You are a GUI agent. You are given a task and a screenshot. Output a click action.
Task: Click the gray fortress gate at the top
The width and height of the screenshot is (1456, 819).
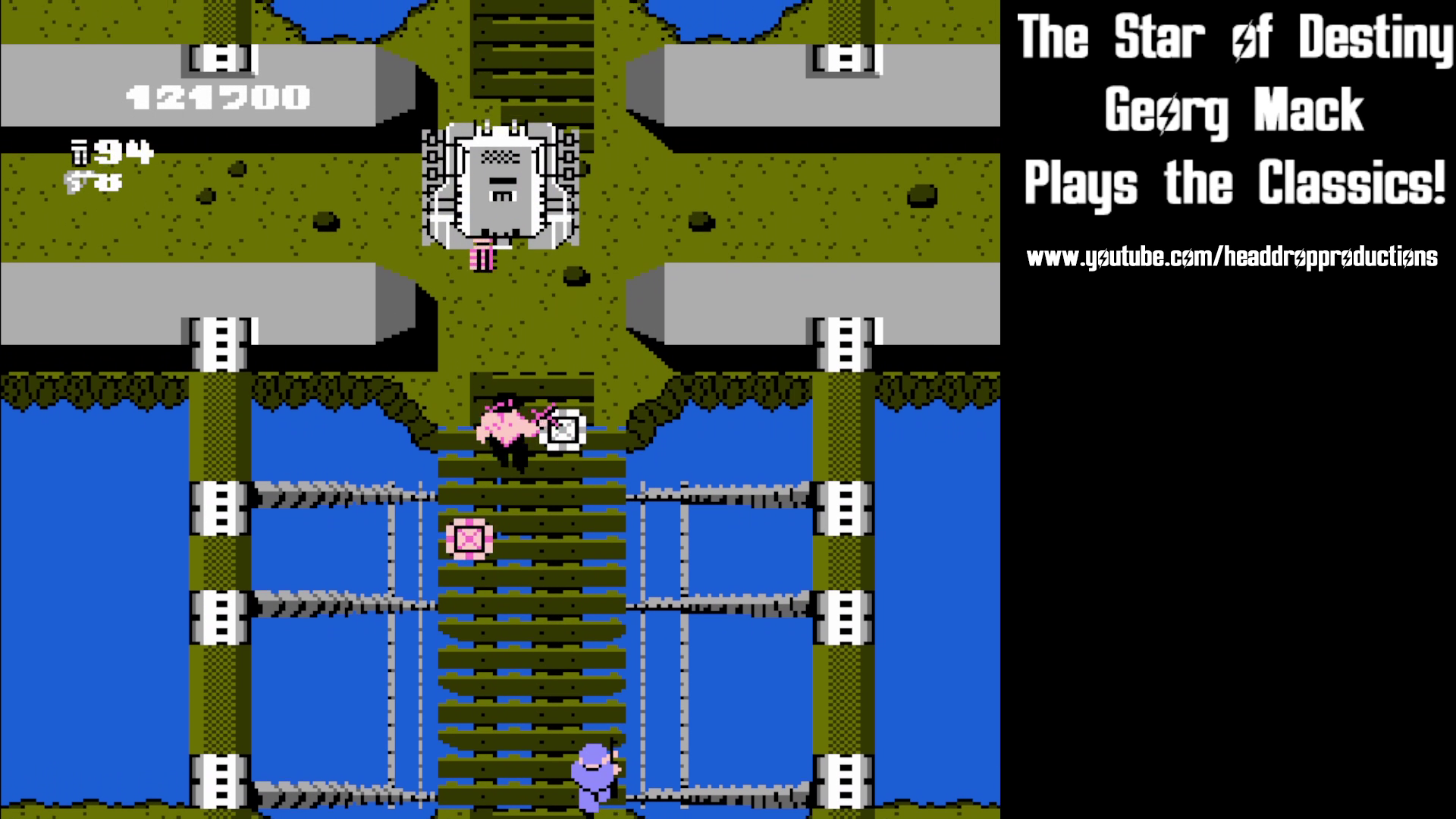[503, 182]
